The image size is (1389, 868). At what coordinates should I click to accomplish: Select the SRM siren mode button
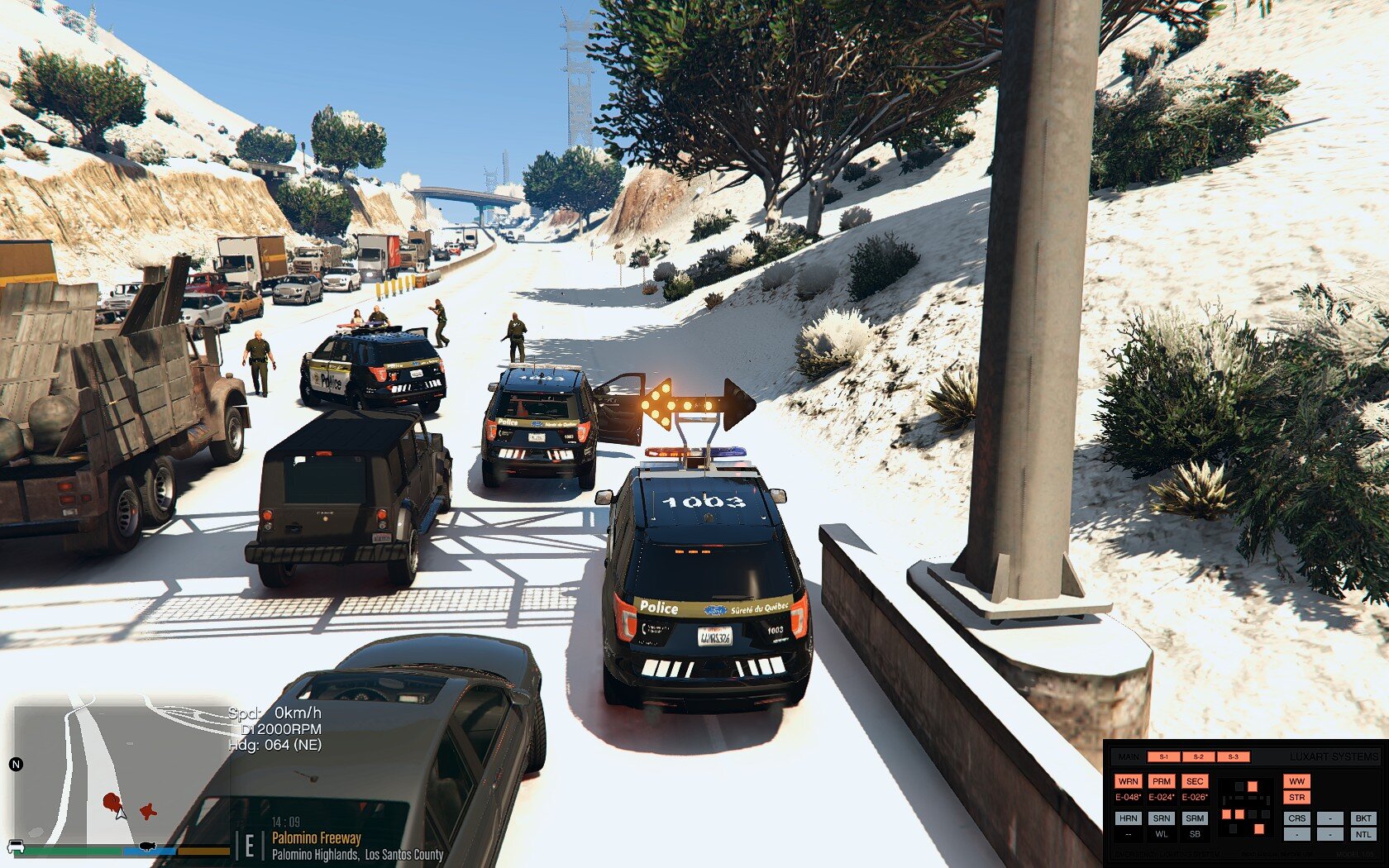coord(1195,818)
